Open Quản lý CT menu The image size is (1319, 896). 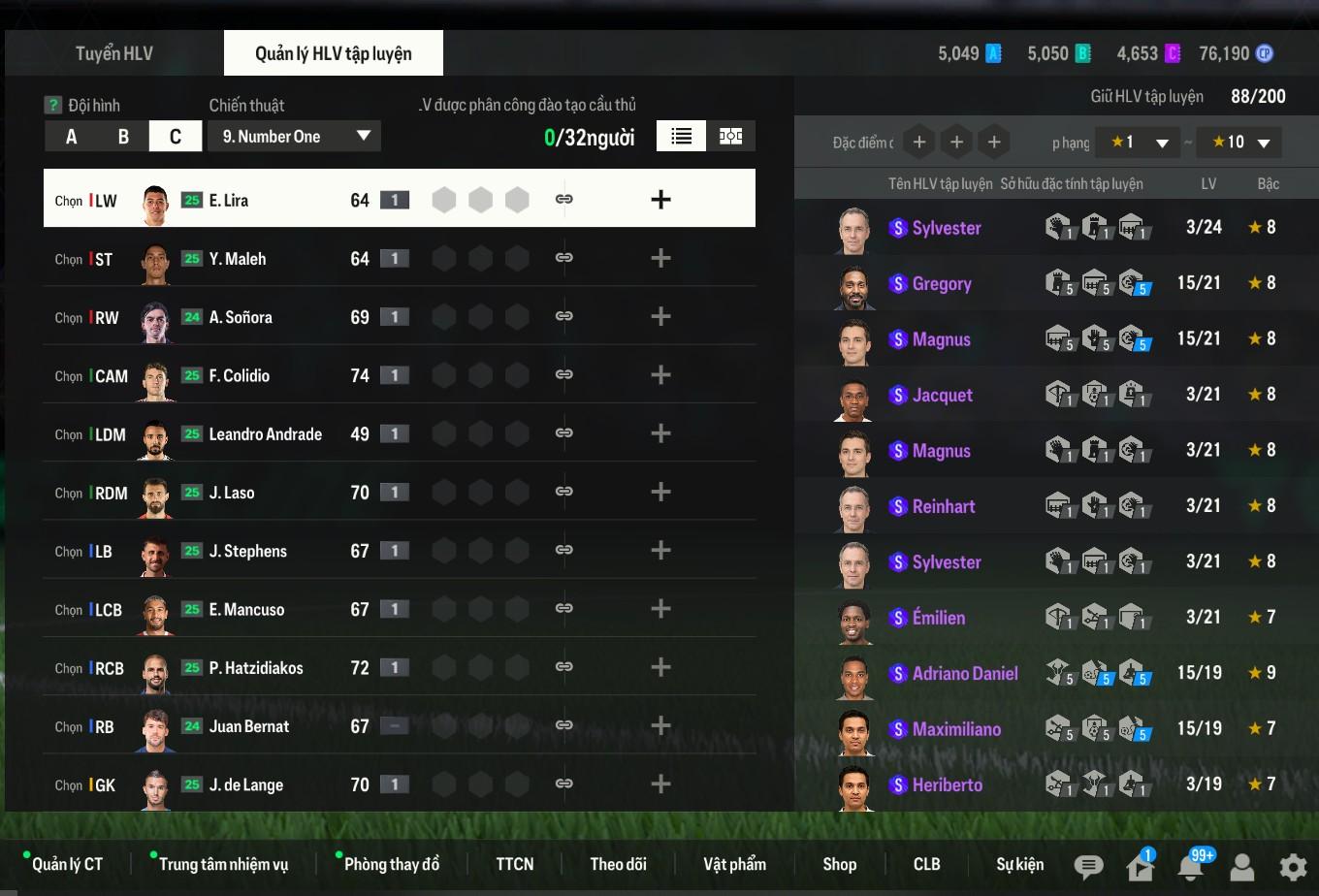[67, 864]
